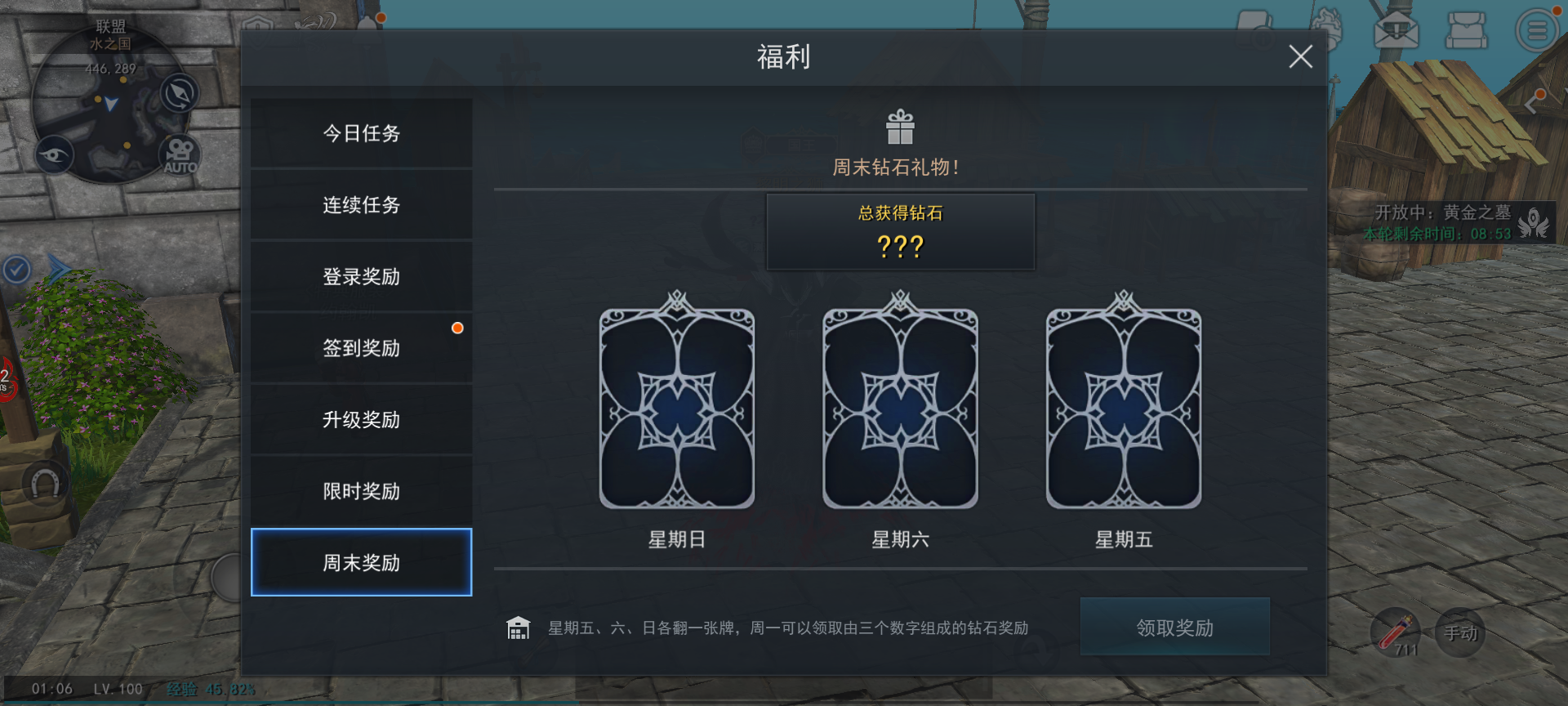Tap the 签到奖励 entry with red dot indicator
This screenshot has width=1568, height=706.
(362, 347)
